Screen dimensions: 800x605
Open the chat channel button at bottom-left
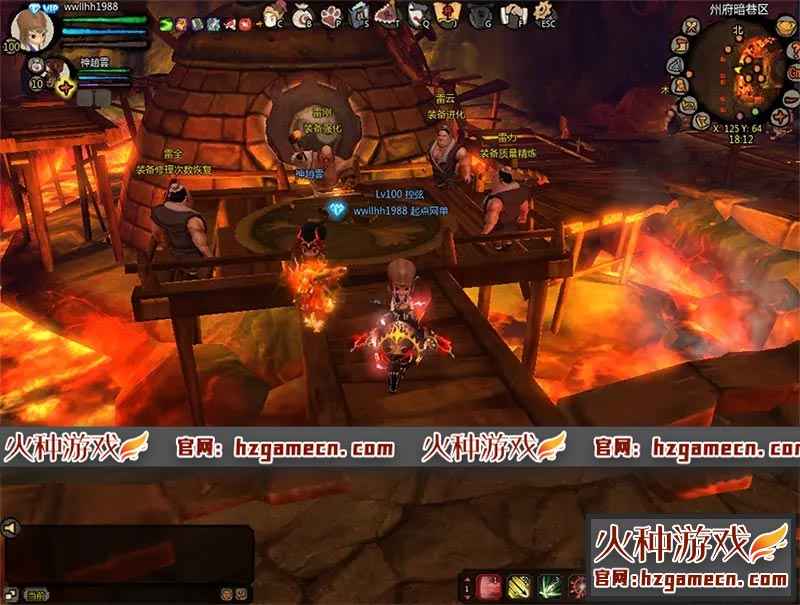[x=34, y=595]
